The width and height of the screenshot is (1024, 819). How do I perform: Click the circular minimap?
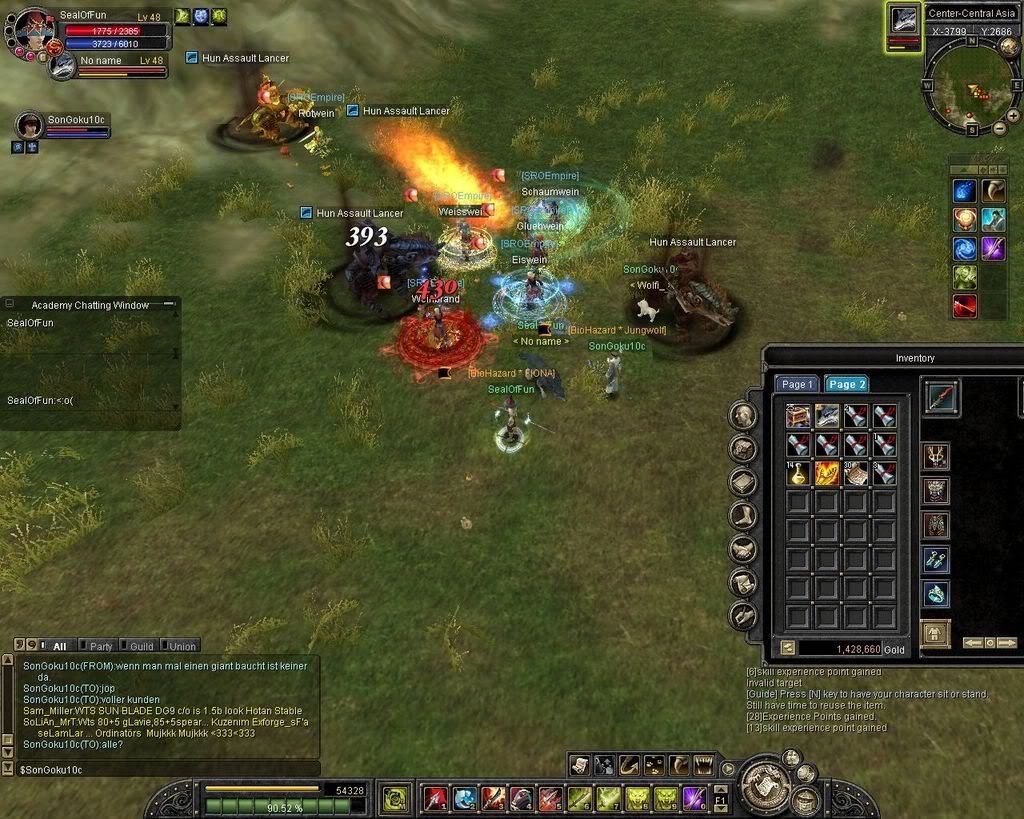(972, 83)
